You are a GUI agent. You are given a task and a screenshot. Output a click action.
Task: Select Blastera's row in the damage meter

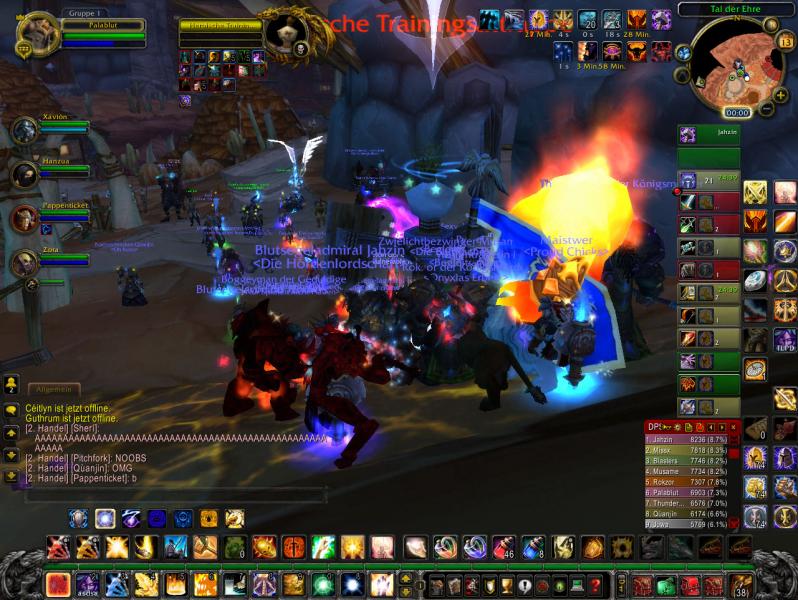pyautogui.click(x=690, y=460)
